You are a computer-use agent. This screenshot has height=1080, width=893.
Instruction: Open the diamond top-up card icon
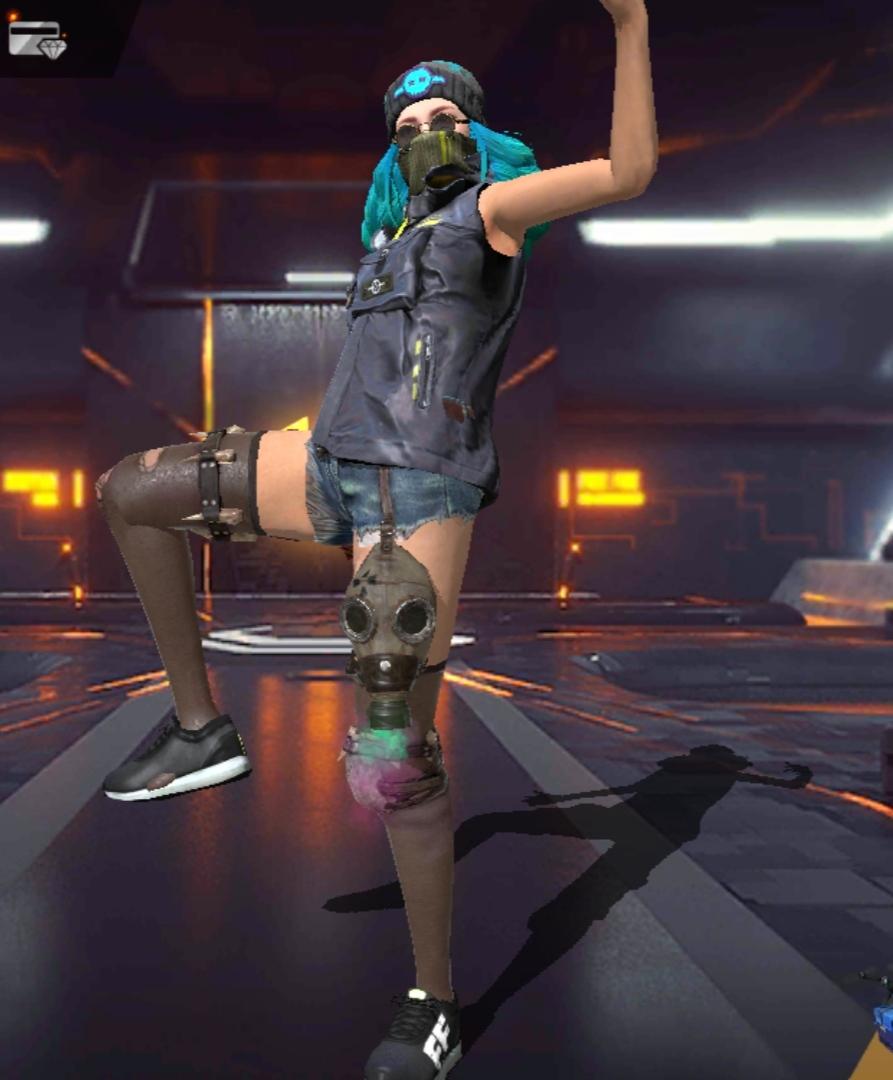coord(37,39)
